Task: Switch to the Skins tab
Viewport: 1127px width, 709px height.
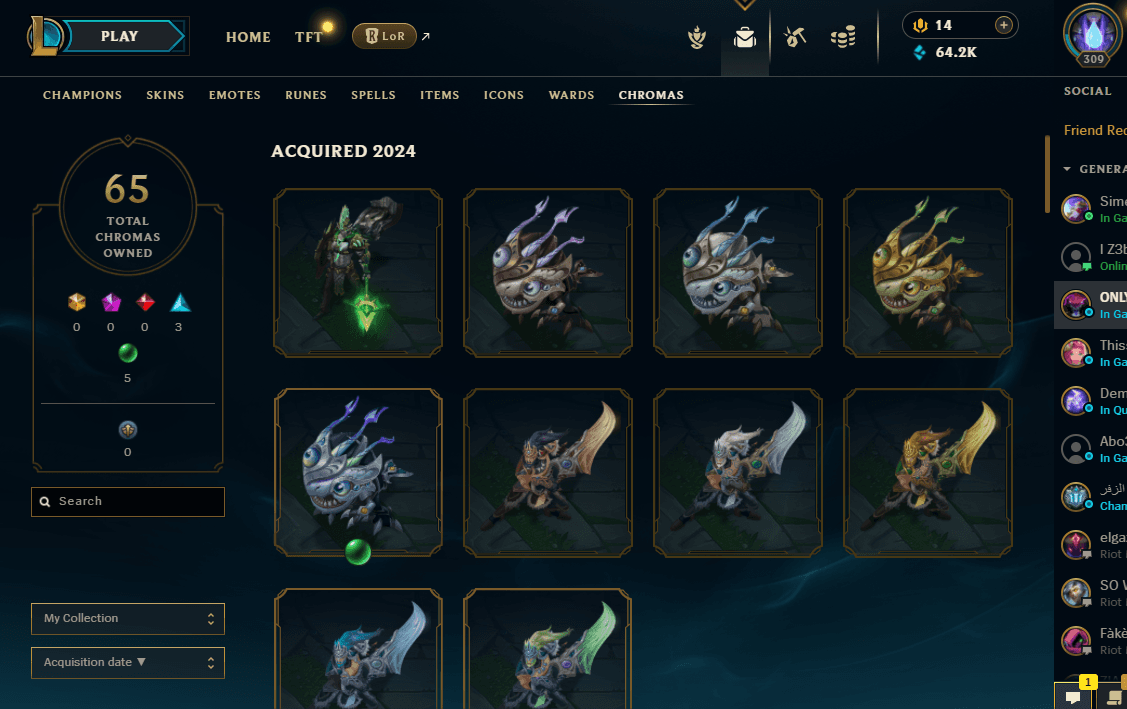Action: tap(165, 95)
